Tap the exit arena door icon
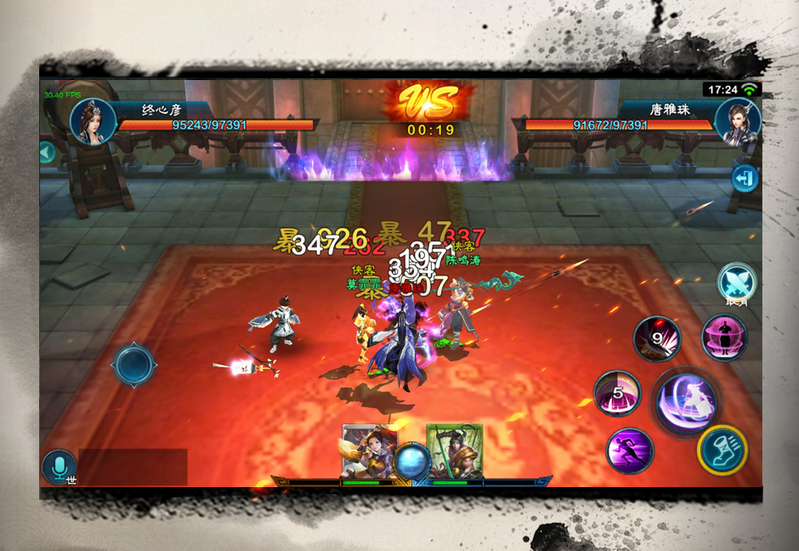Image resolution: width=799 pixels, height=551 pixels. click(x=744, y=178)
